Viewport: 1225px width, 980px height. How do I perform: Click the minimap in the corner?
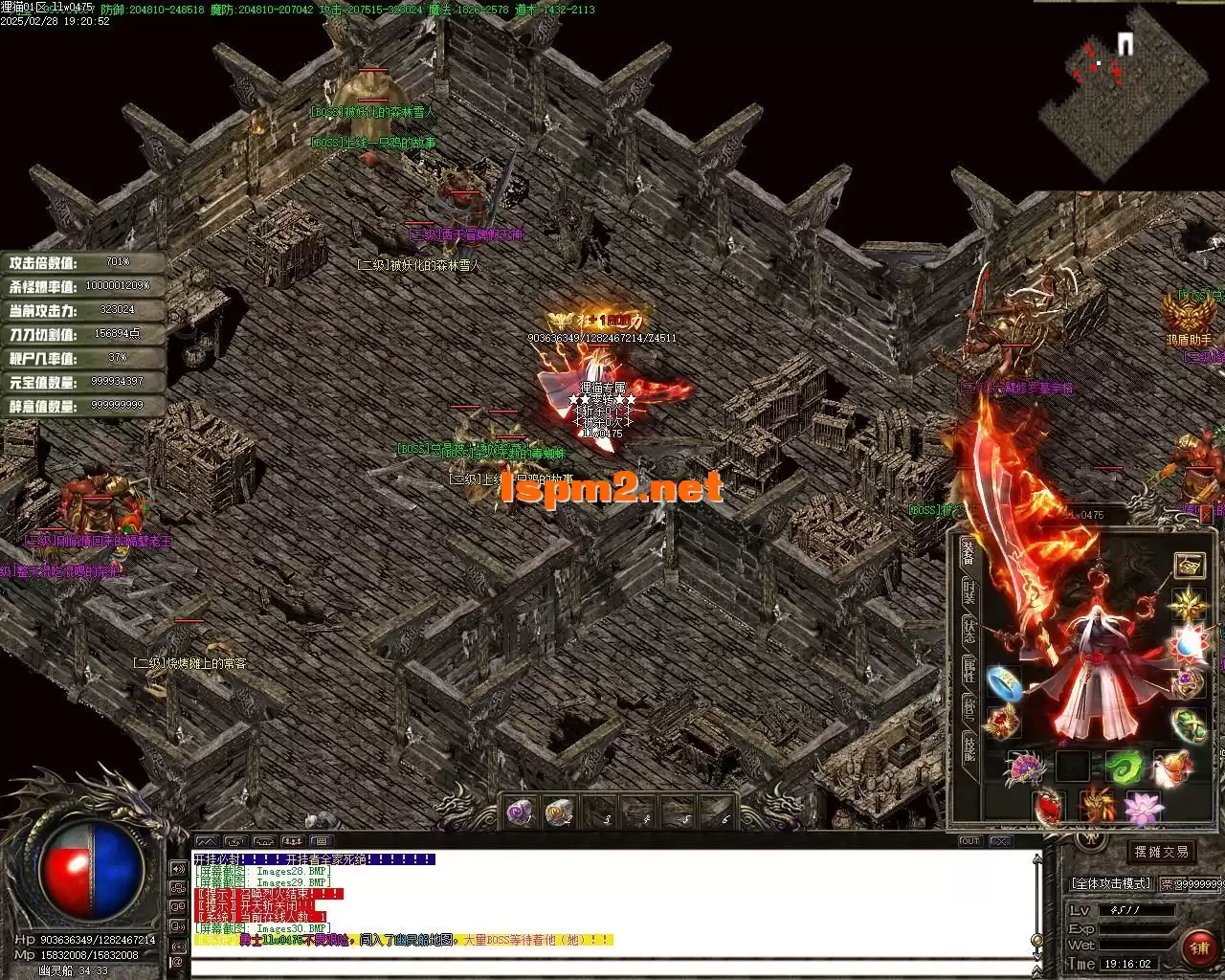pos(1120,91)
